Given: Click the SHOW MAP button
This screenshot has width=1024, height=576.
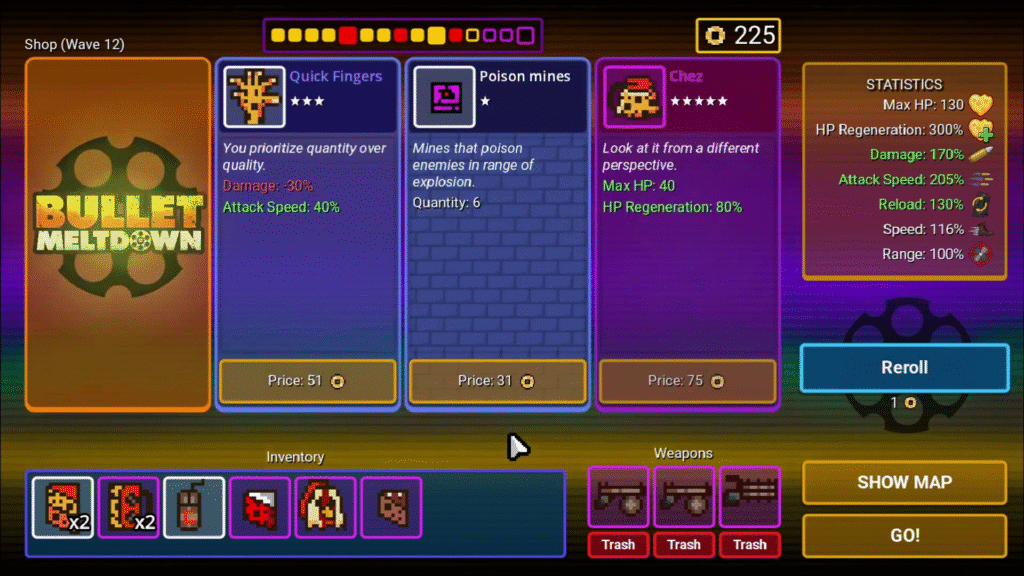Looking at the screenshot, I should [904, 482].
